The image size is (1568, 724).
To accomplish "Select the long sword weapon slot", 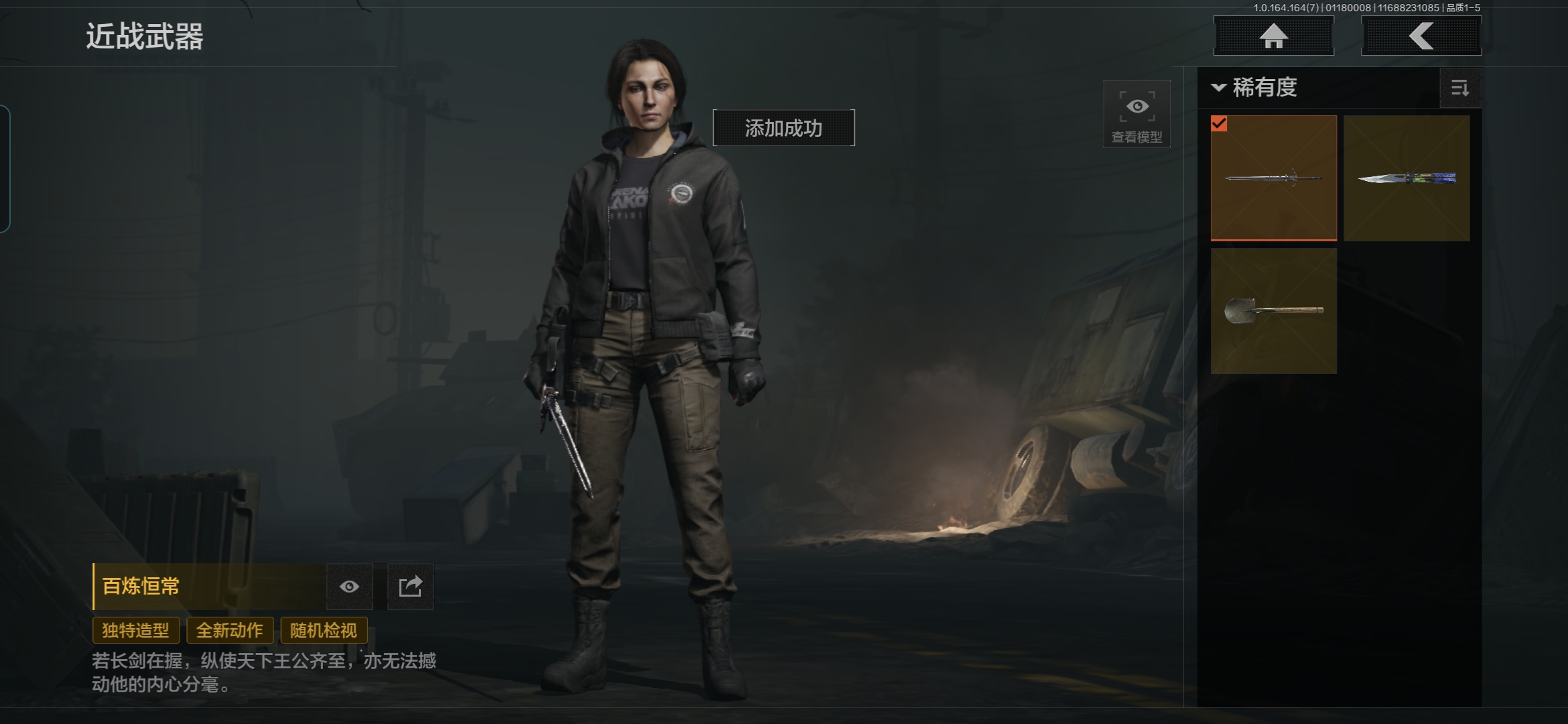I will [1273, 178].
